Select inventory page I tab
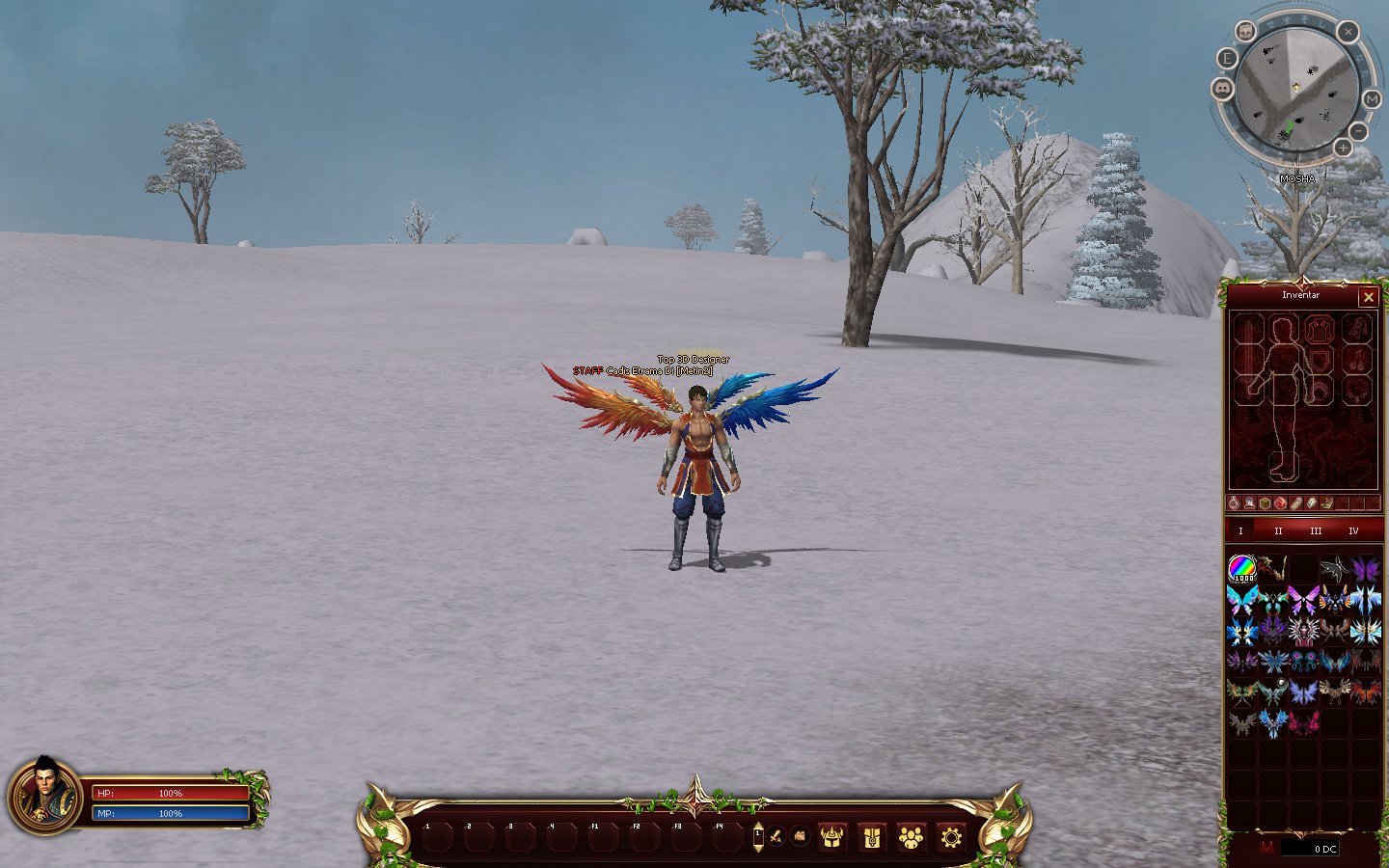 tap(1240, 531)
